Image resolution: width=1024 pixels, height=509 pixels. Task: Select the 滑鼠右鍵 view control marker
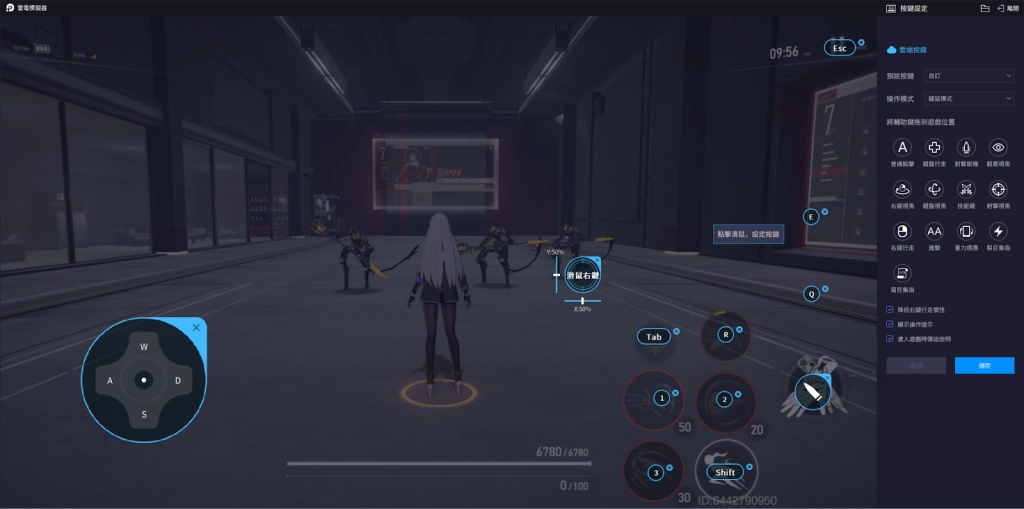pos(582,274)
